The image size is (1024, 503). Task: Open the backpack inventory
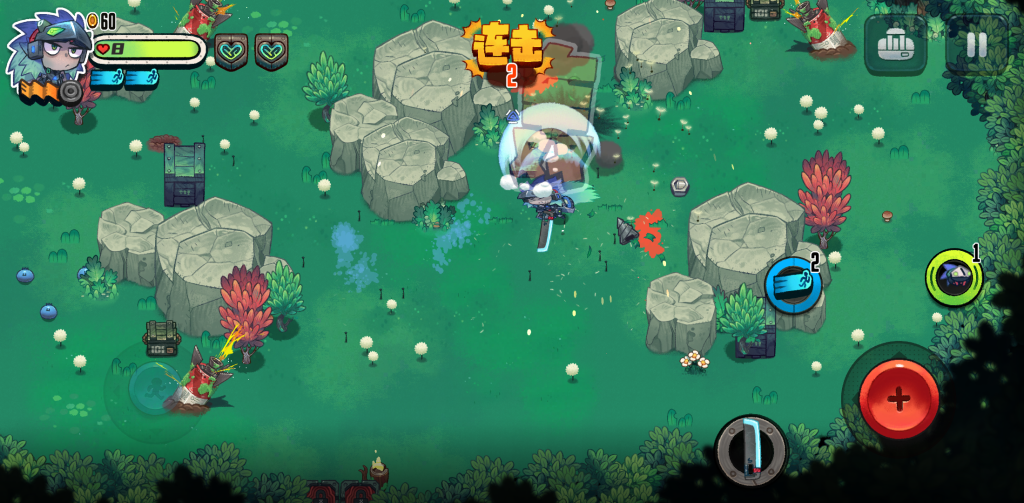click(x=895, y=45)
